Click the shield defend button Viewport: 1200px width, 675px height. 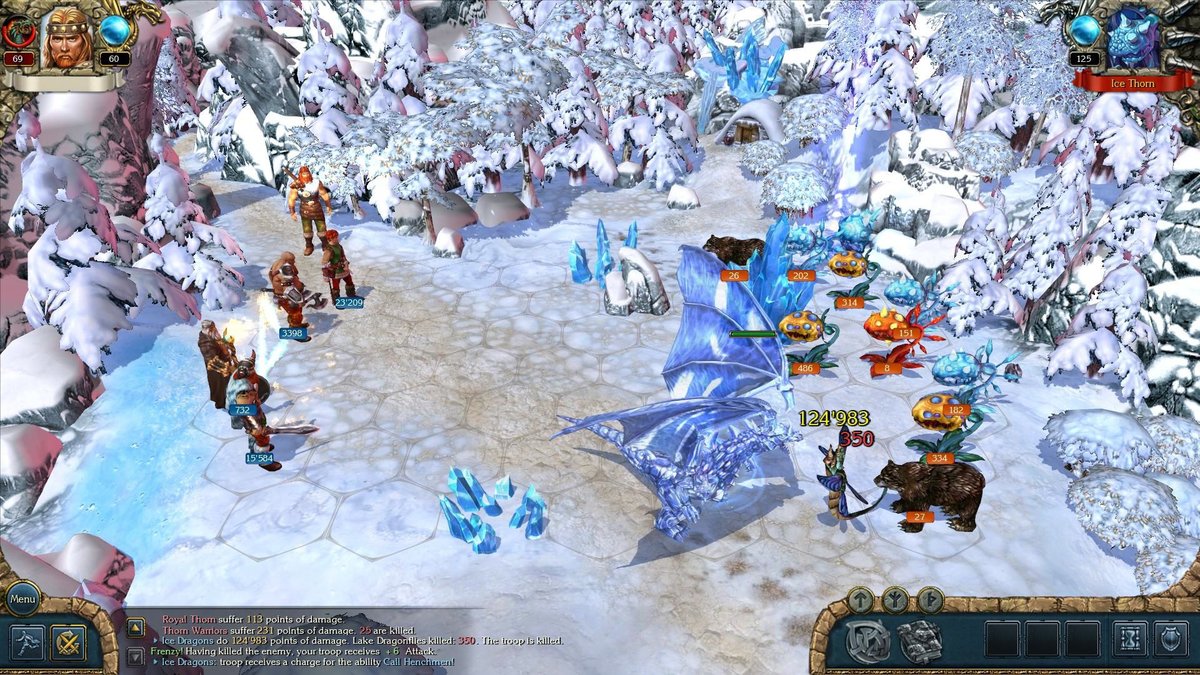click(1170, 639)
